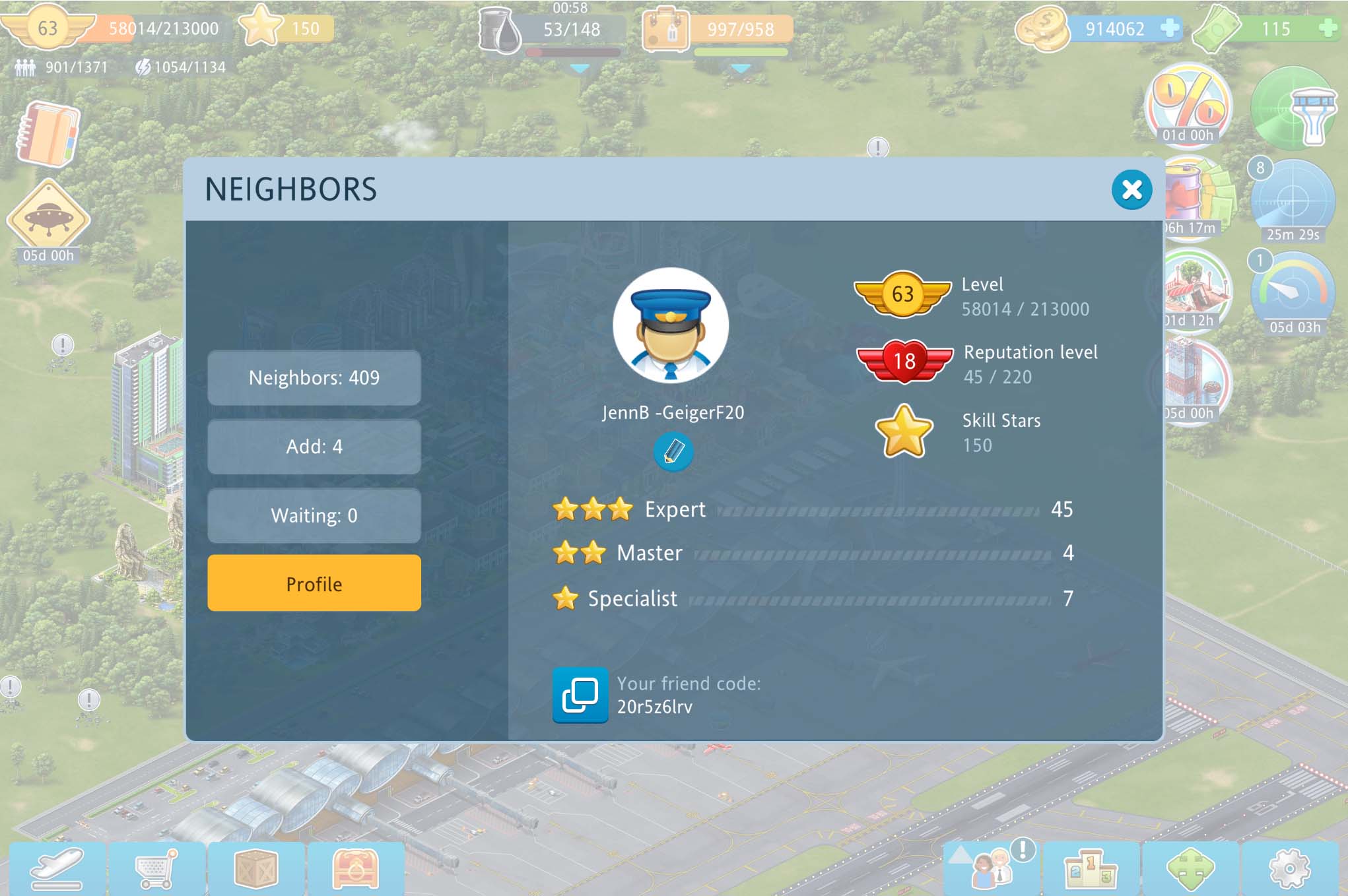Activate the green move arrows tool
Image resolution: width=1348 pixels, height=896 pixels.
pos(1190,868)
